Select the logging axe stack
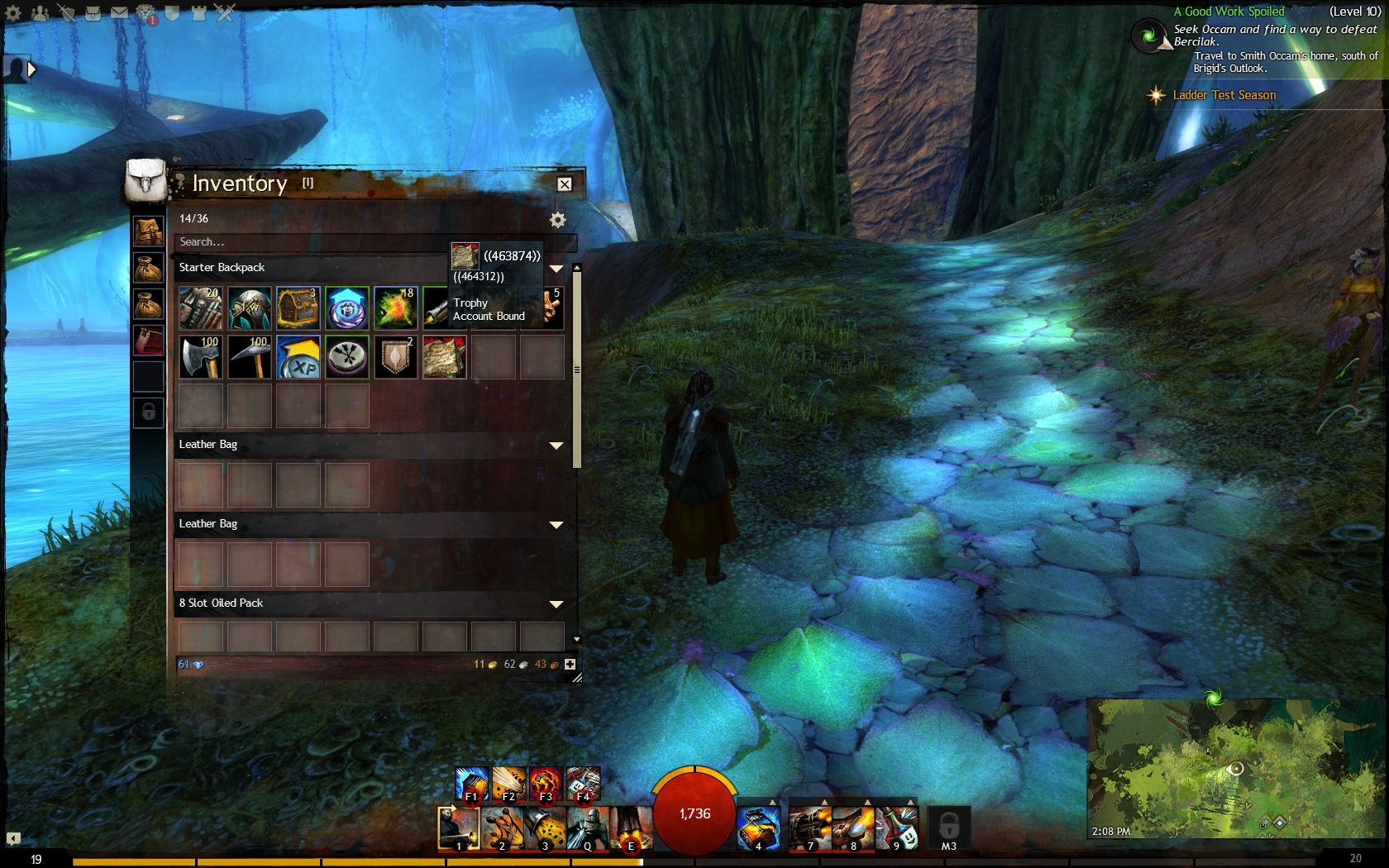The width and height of the screenshot is (1389, 868). (x=201, y=357)
